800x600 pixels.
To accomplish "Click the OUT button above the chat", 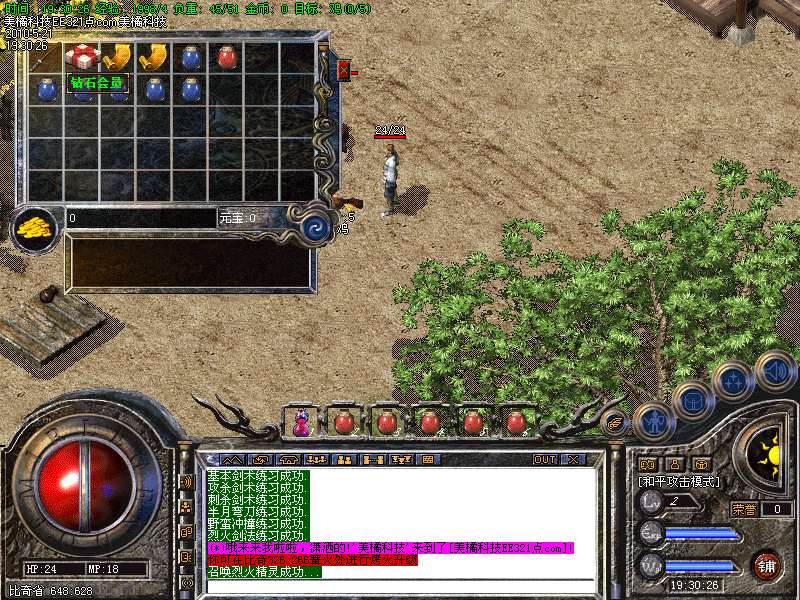I will [544, 459].
